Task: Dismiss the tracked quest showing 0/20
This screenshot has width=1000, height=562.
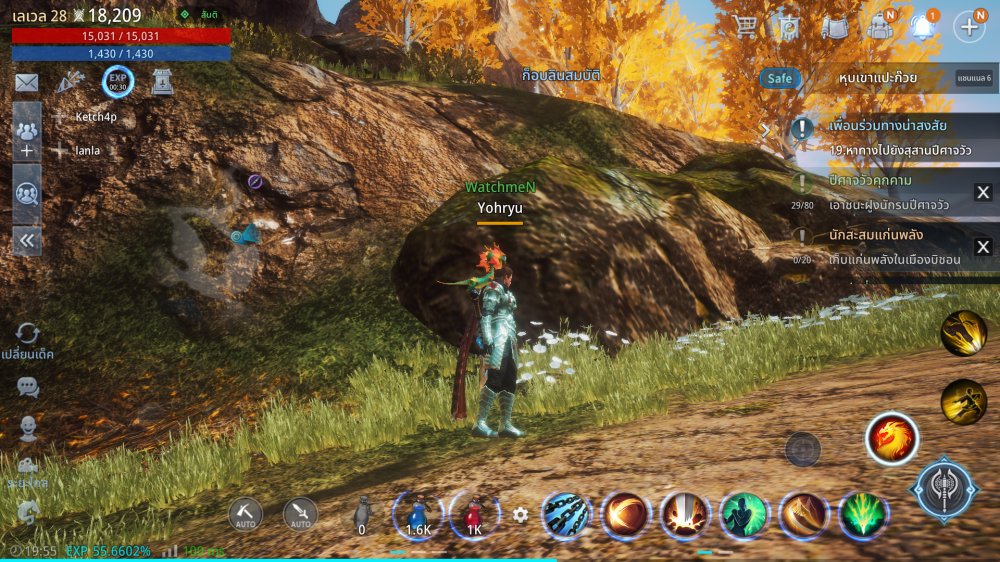Action: tap(983, 247)
